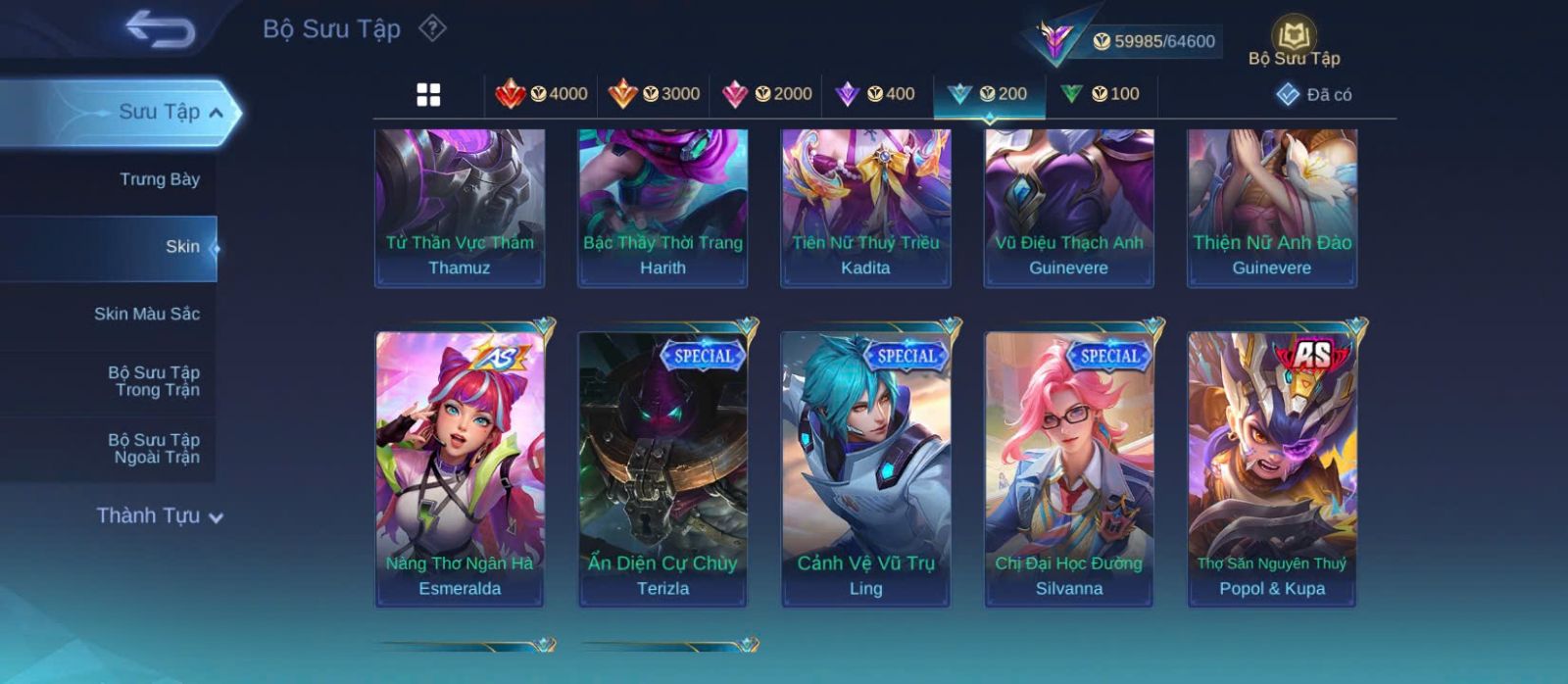The height and width of the screenshot is (684, 1568).
Task: Open Ling's Cảnh Vệ Vũ Trụ skin
Action: click(x=865, y=468)
